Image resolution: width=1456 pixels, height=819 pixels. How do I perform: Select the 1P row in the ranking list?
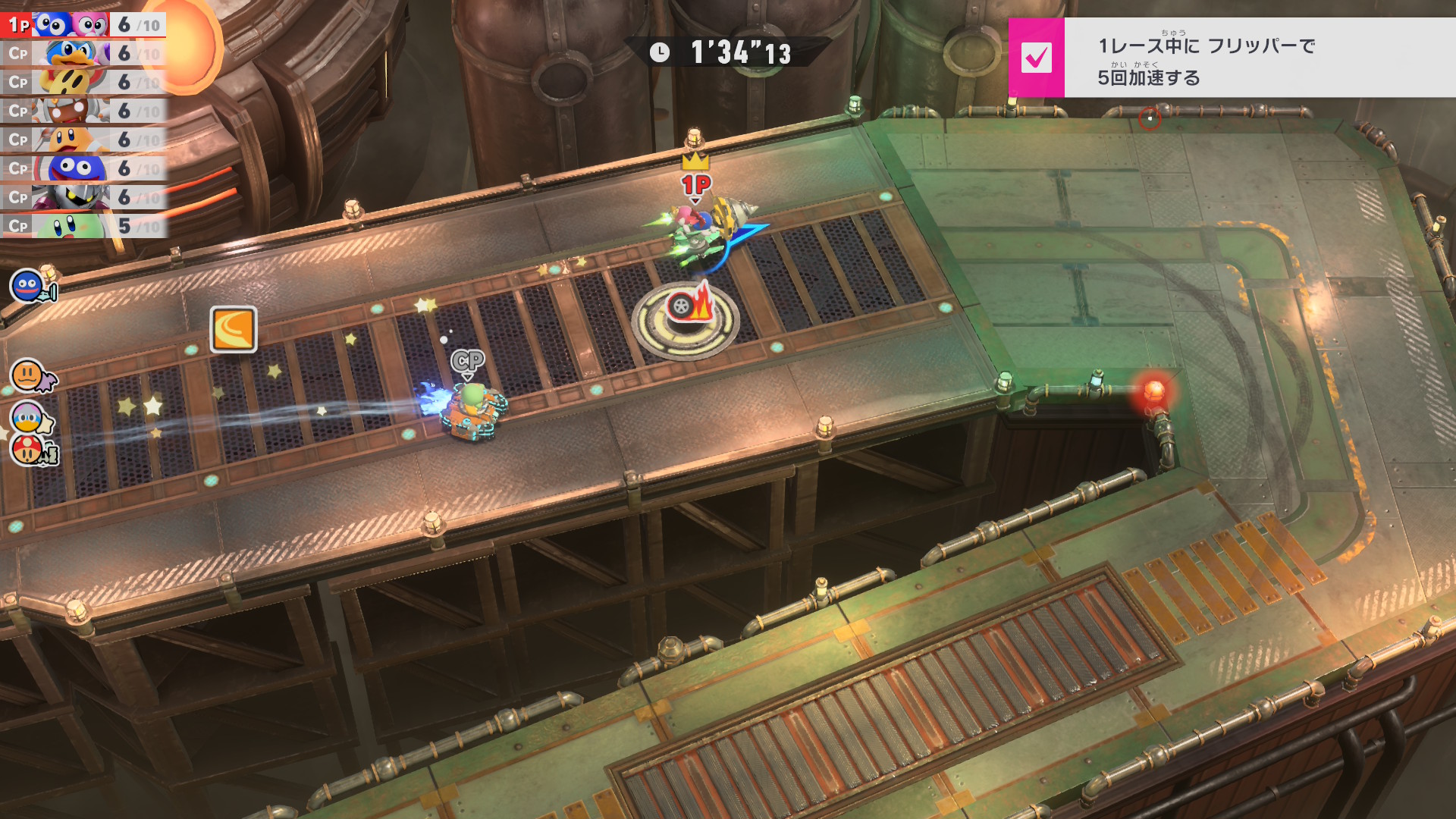pos(83,25)
